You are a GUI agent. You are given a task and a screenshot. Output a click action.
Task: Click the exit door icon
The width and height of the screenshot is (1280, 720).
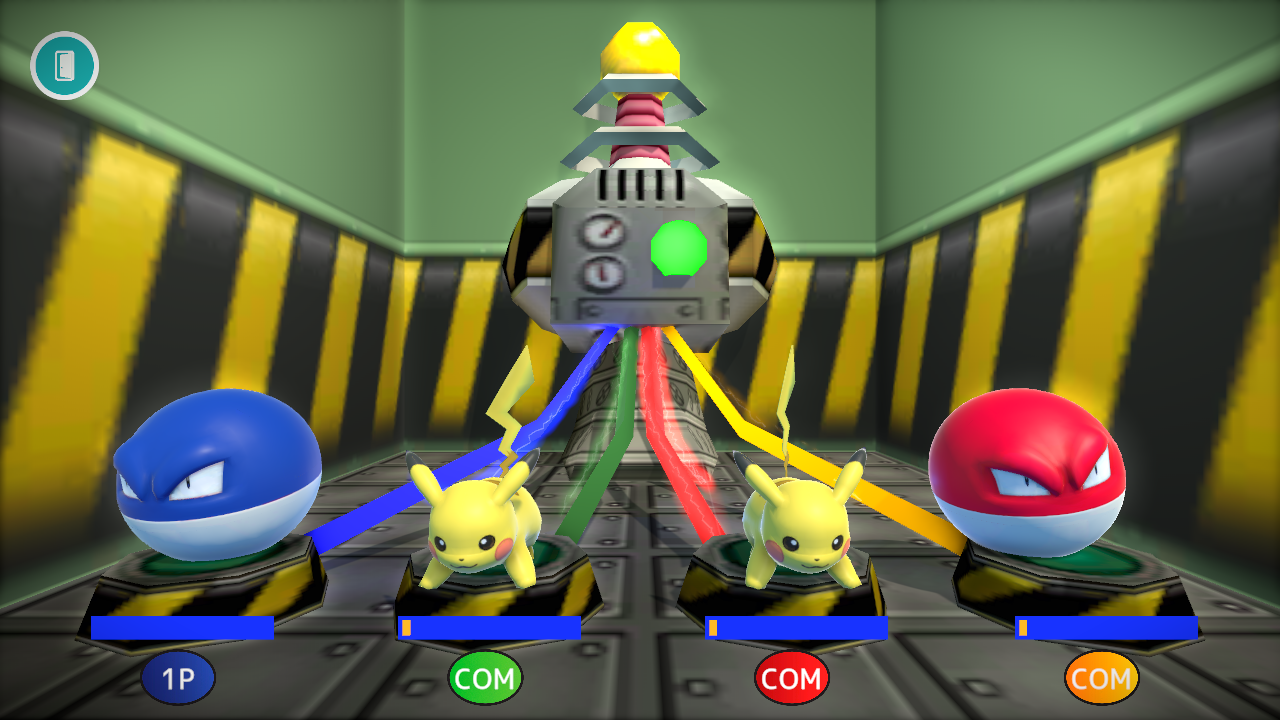tap(63, 65)
